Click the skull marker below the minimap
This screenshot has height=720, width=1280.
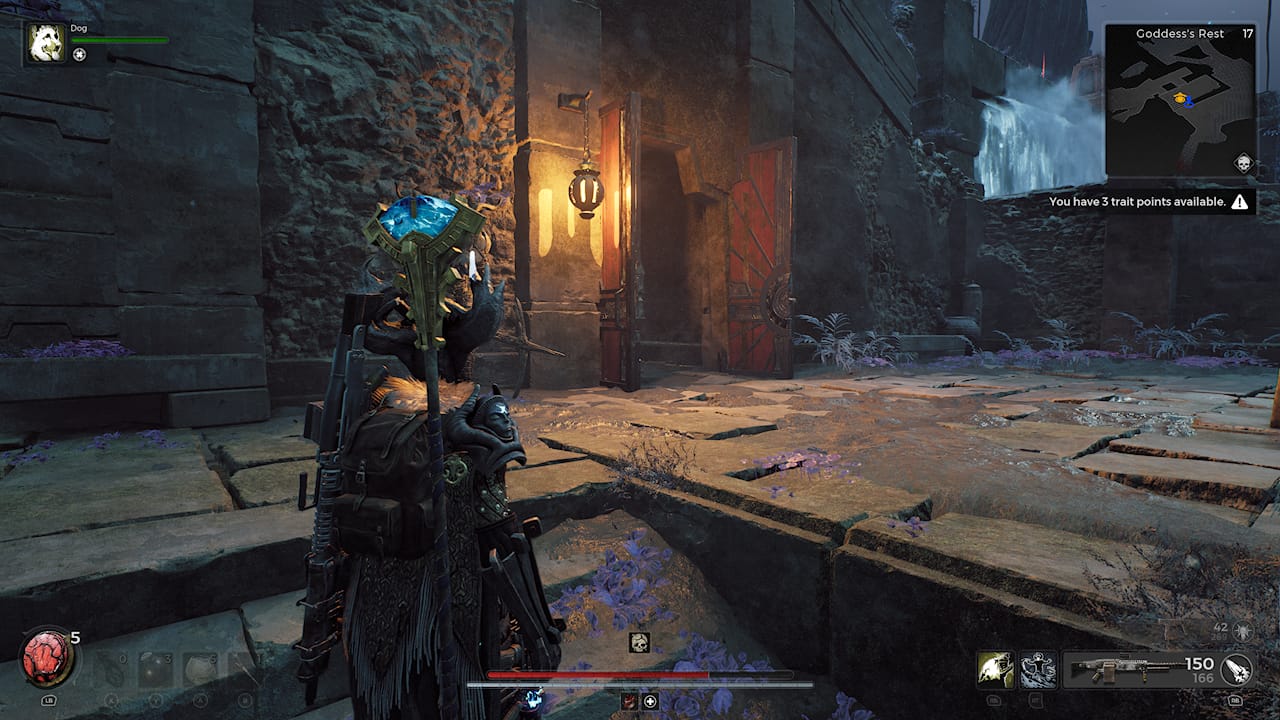1243,163
